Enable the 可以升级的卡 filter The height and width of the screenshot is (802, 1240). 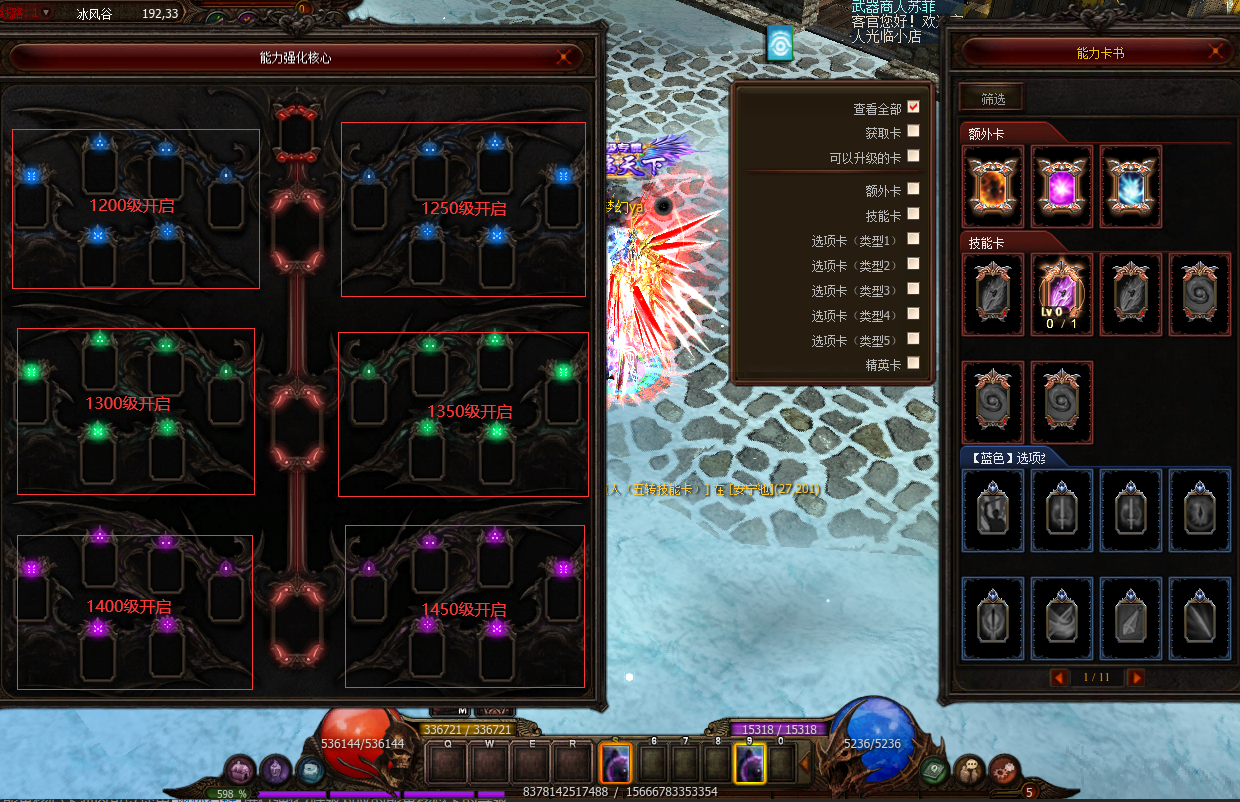pyautogui.click(x=913, y=156)
